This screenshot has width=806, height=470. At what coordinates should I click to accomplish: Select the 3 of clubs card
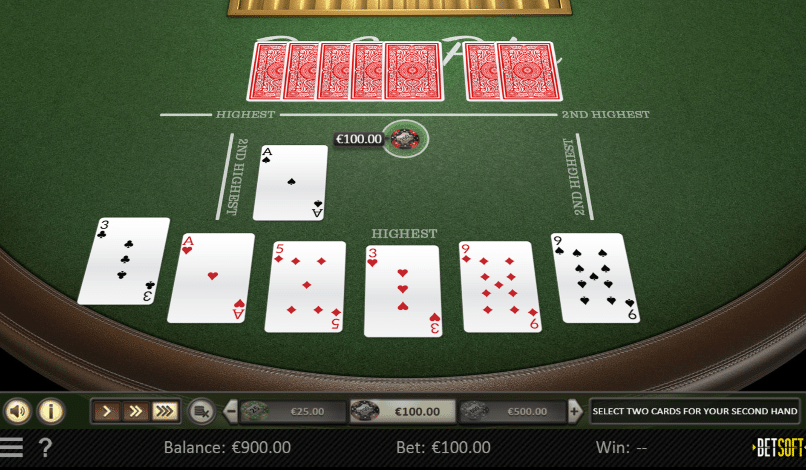(x=124, y=261)
